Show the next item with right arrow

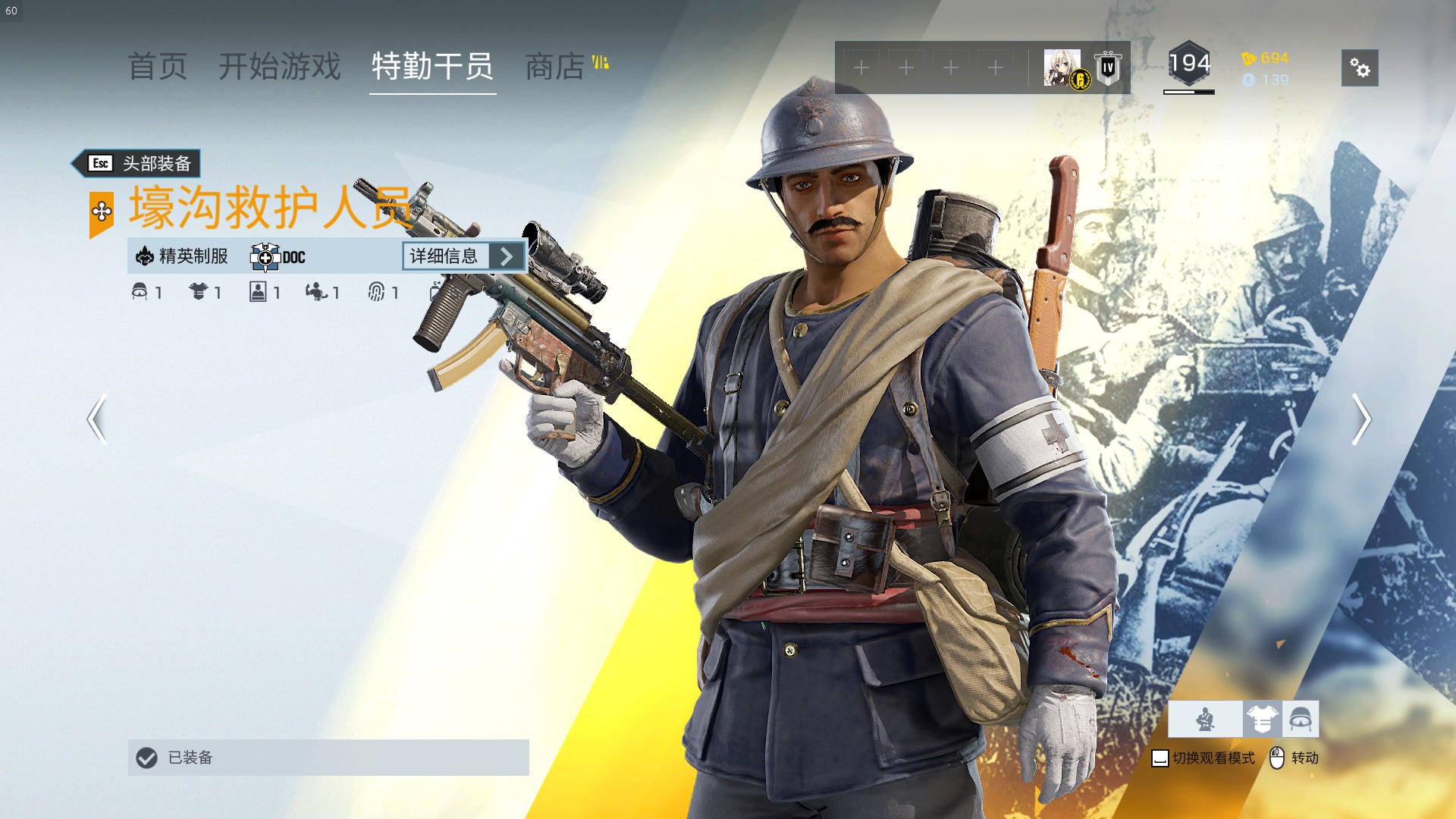(1361, 419)
